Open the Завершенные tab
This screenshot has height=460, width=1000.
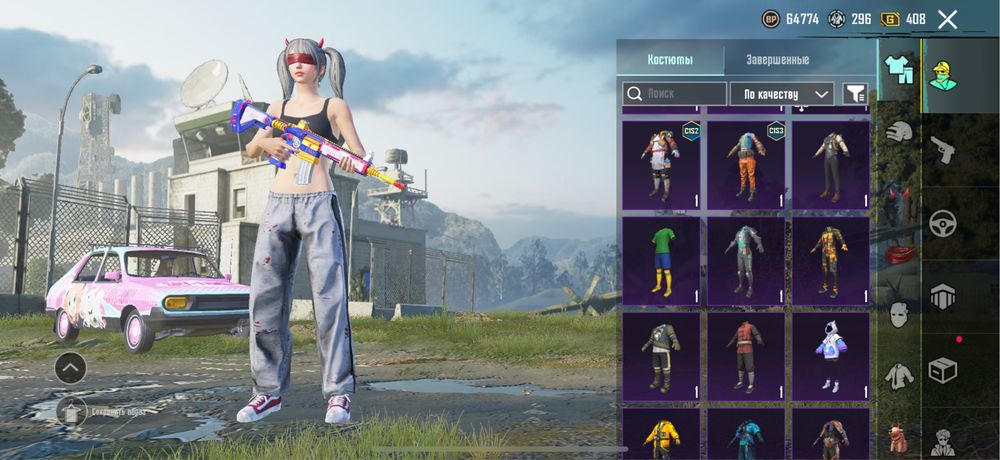[x=777, y=59]
